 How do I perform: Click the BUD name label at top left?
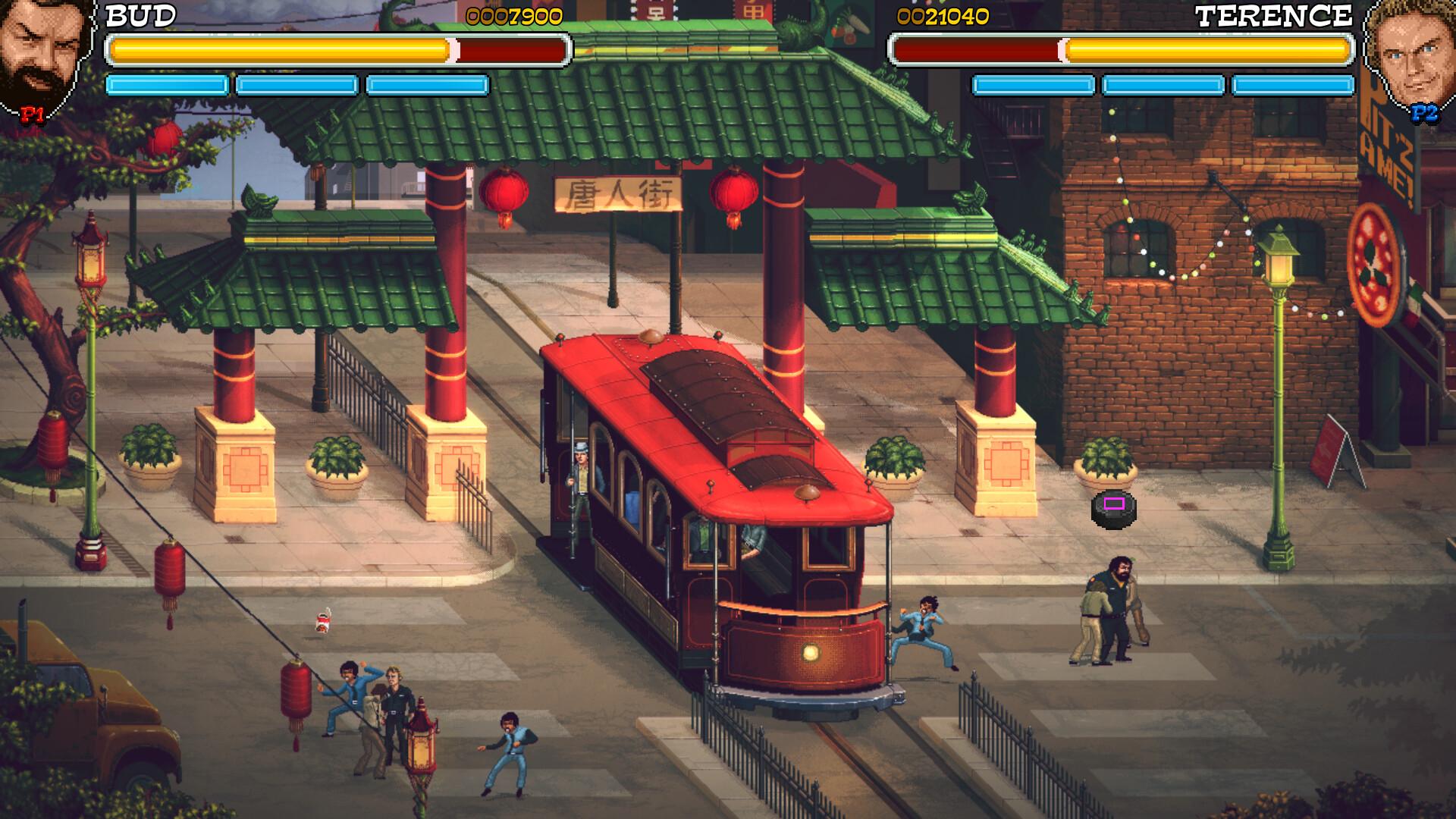pyautogui.click(x=140, y=15)
